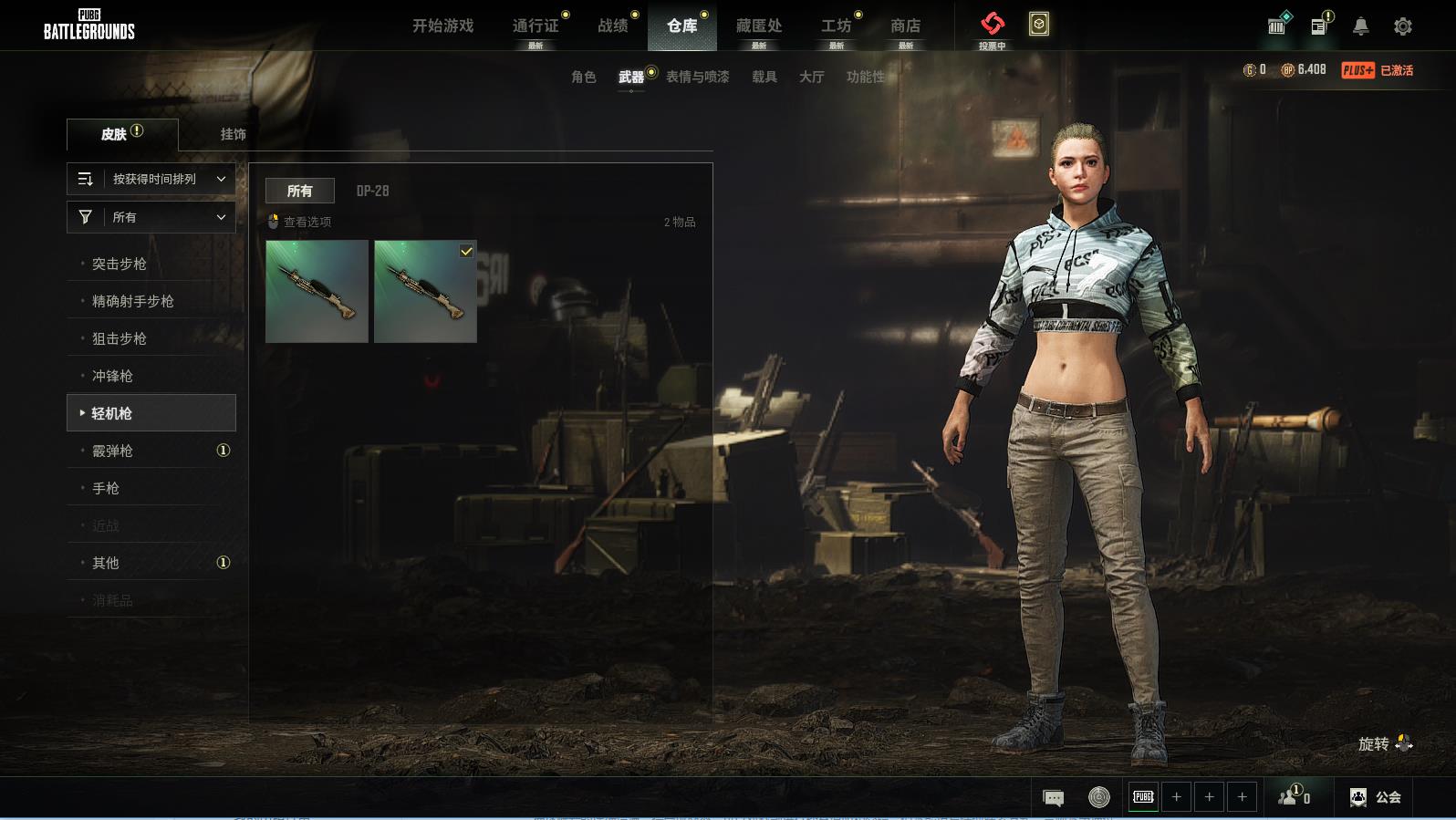Show the 霰弹枪 shotgun category
The image size is (1456, 820).
pos(112,451)
